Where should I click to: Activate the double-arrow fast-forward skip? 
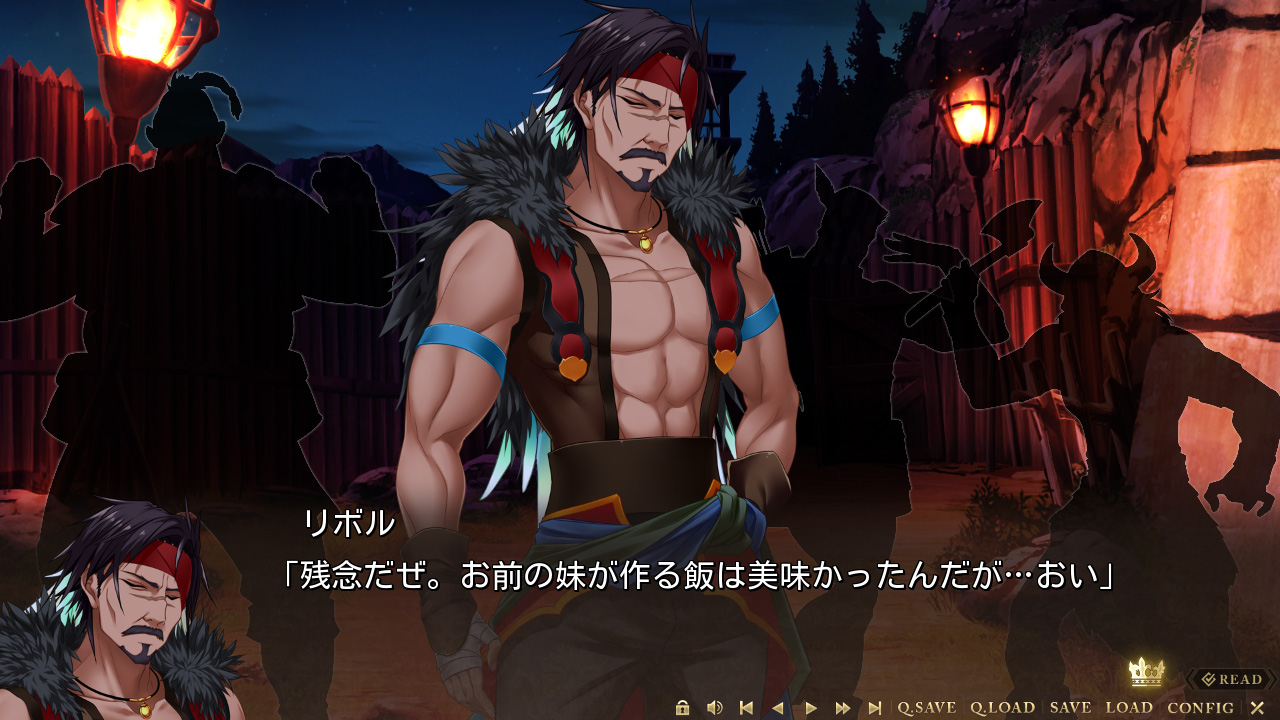tap(843, 708)
